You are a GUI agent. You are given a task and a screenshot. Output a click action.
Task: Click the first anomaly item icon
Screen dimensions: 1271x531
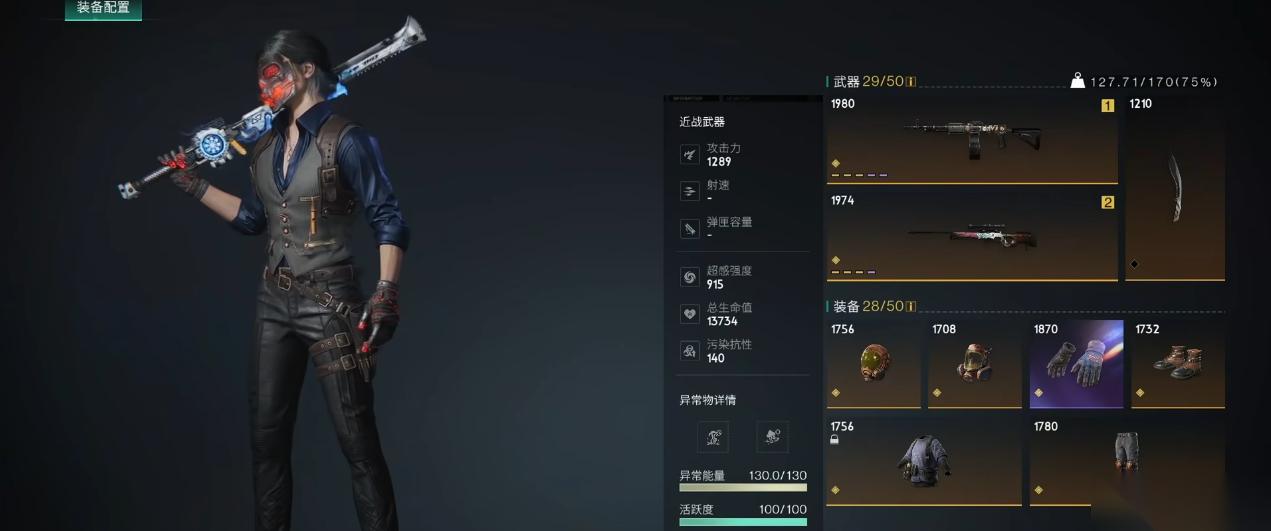click(712, 436)
